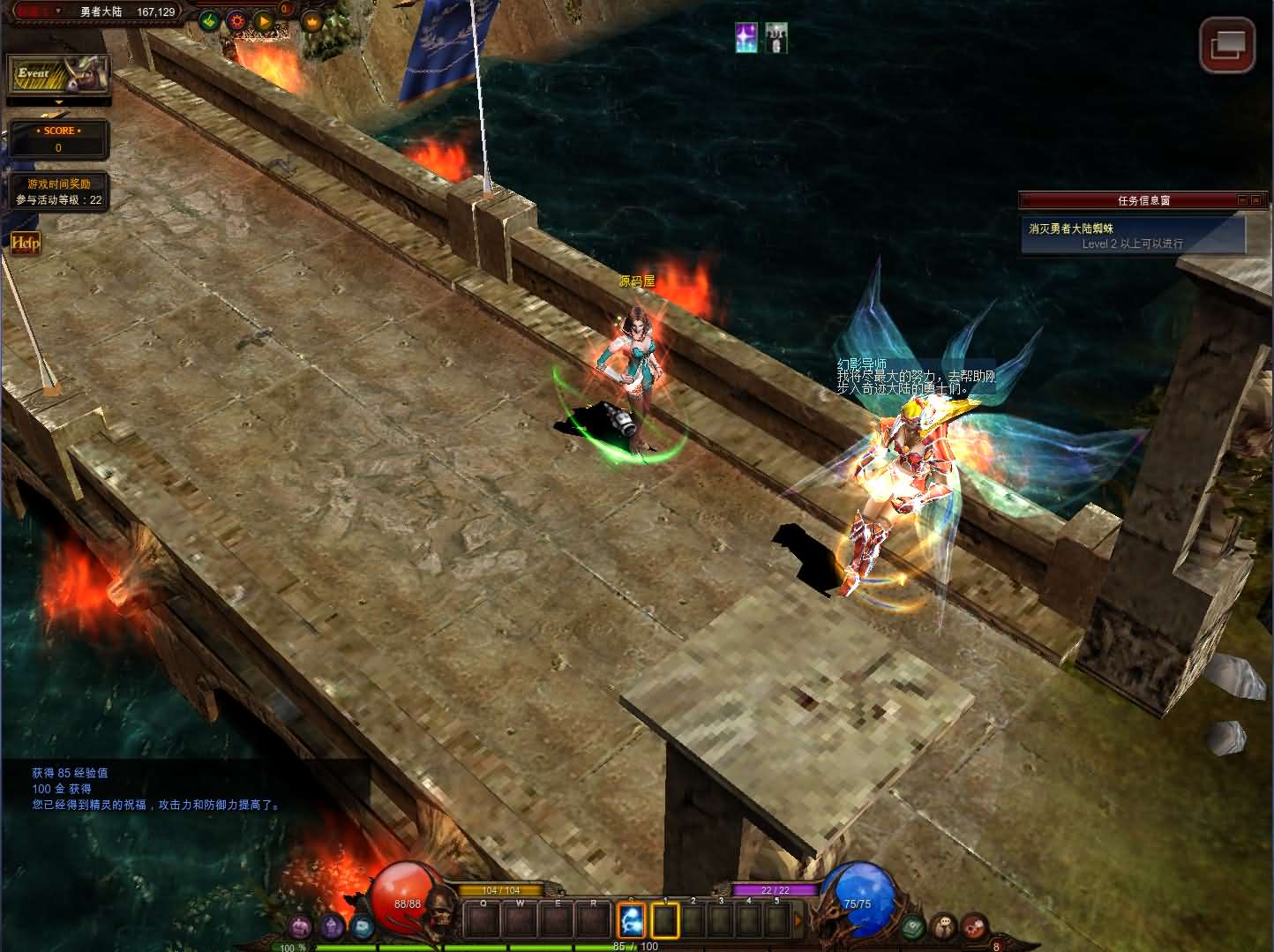Expand the hotbar with the orange arrow

[x=799, y=921]
